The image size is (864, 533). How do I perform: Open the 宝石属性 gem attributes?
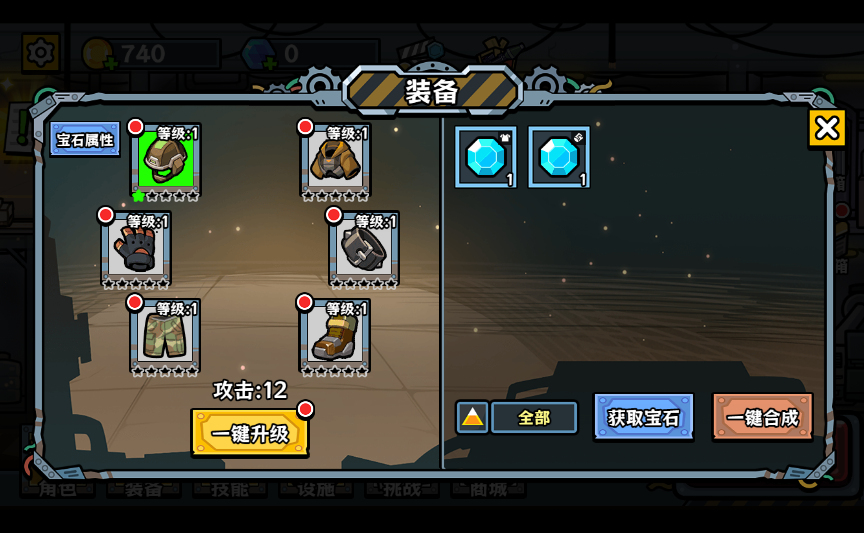coord(85,139)
